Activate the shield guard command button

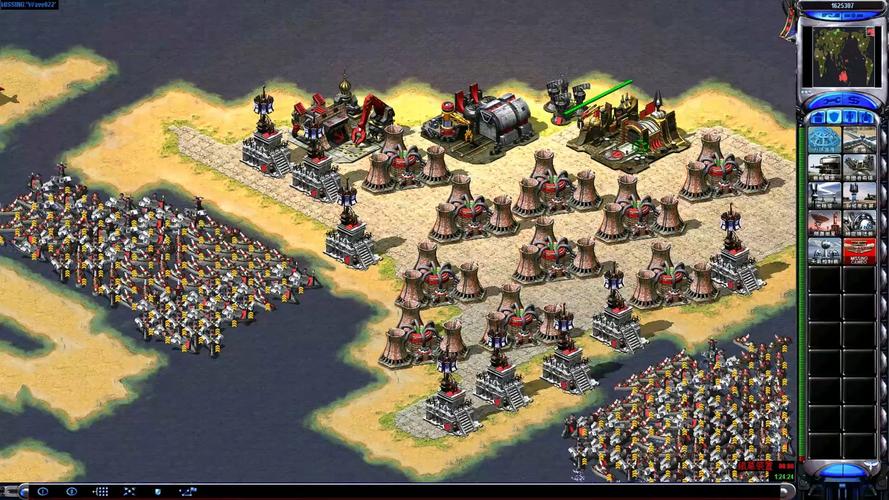(158, 492)
